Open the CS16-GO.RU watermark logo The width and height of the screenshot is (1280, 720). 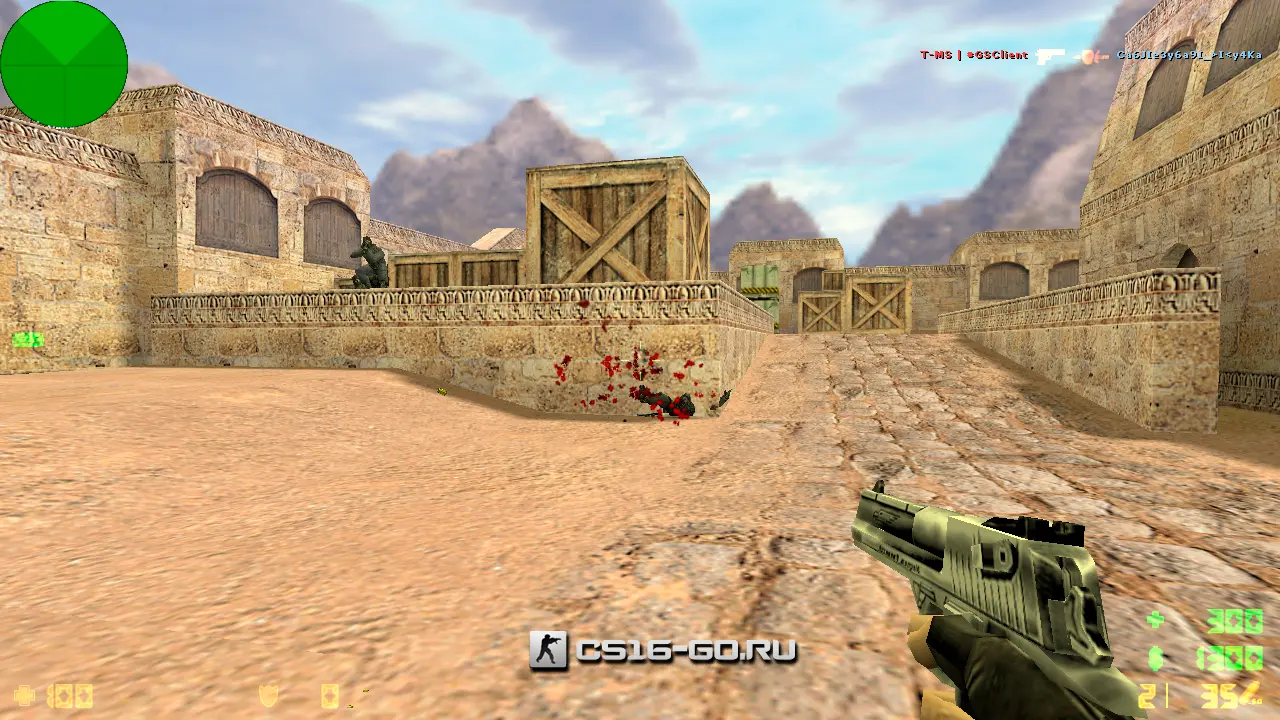point(663,651)
